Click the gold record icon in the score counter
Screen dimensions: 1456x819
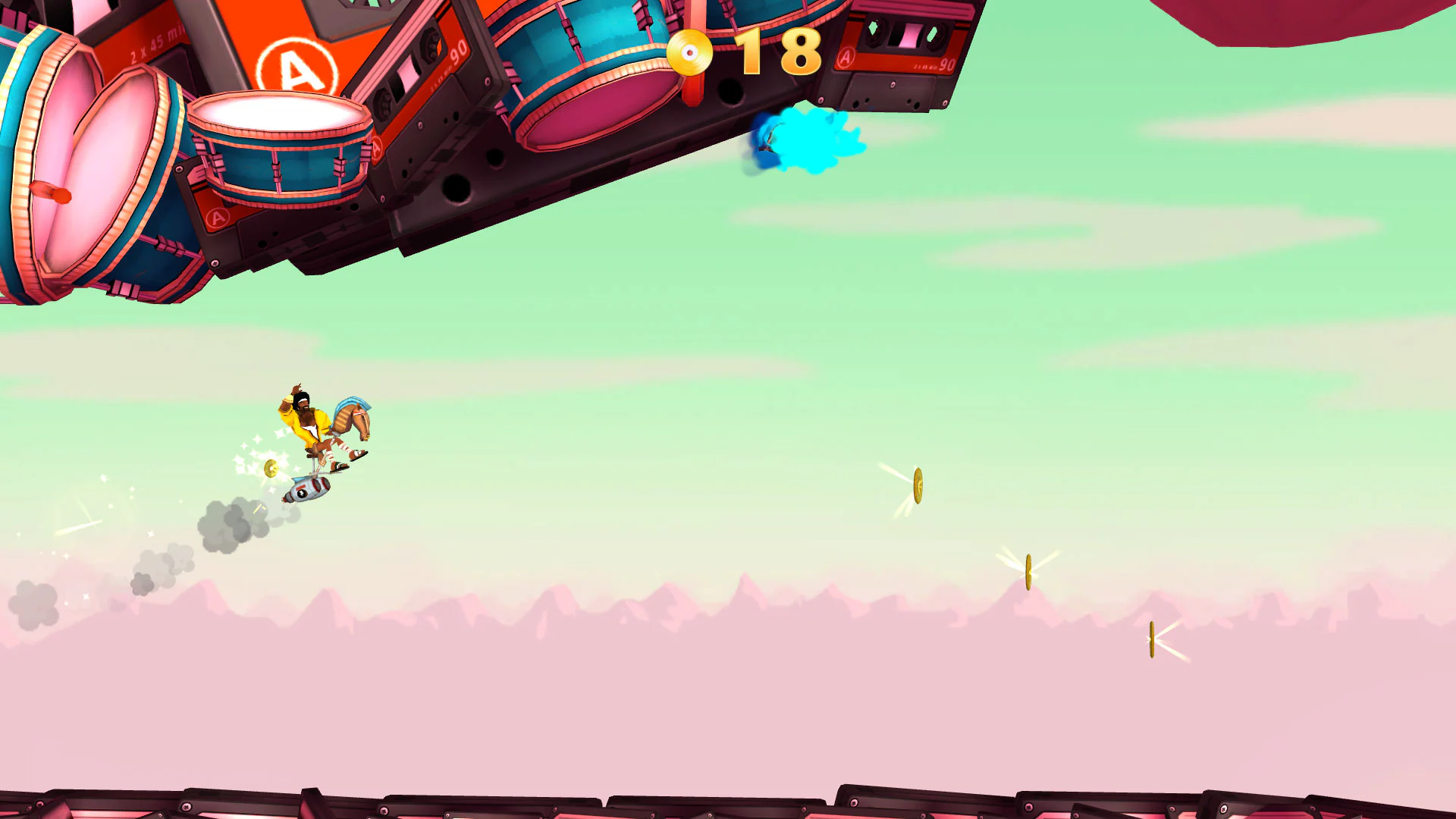tap(692, 53)
